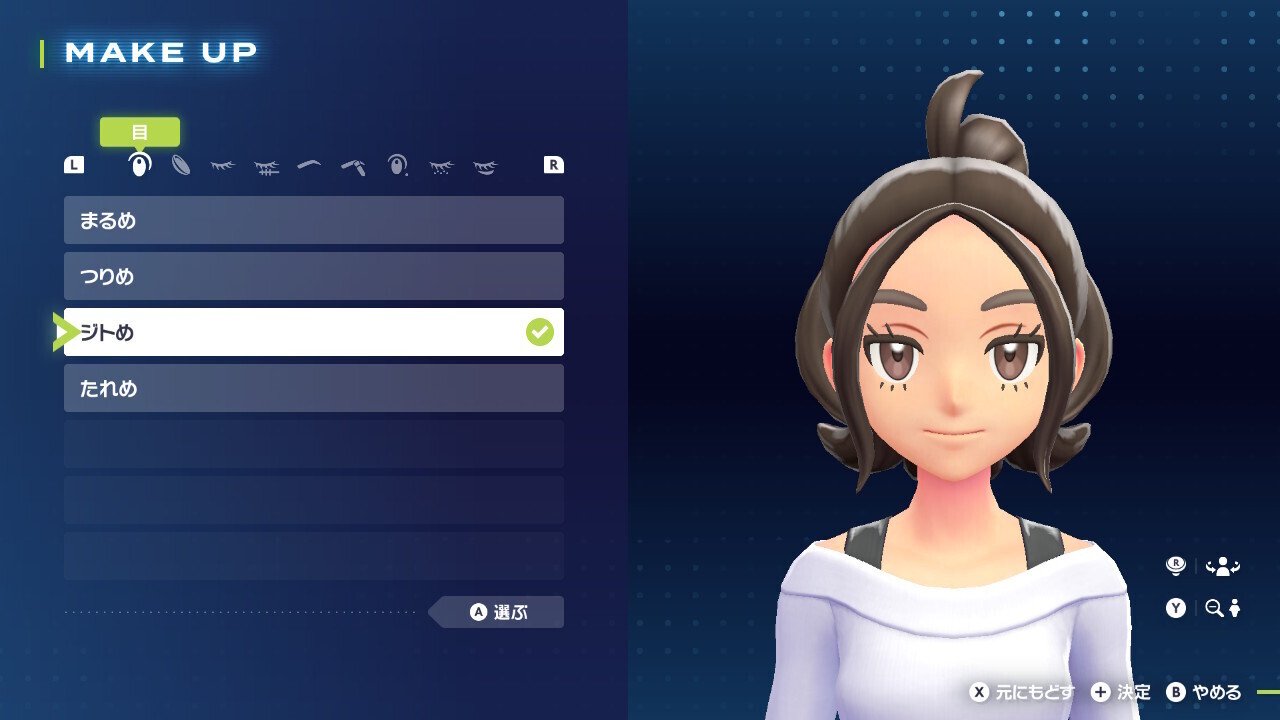Select the upper eyelashes category icon
The width and height of the screenshot is (1280, 720).
coord(221,165)
